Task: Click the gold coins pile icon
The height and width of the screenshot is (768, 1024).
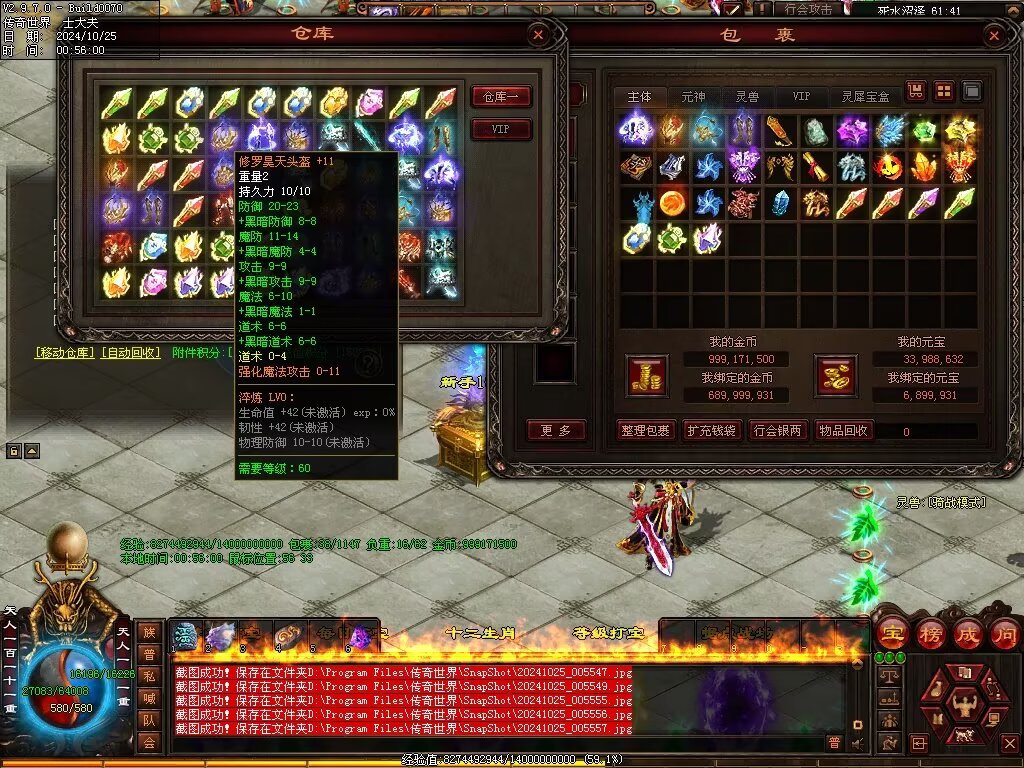Action: pos(646,374)
